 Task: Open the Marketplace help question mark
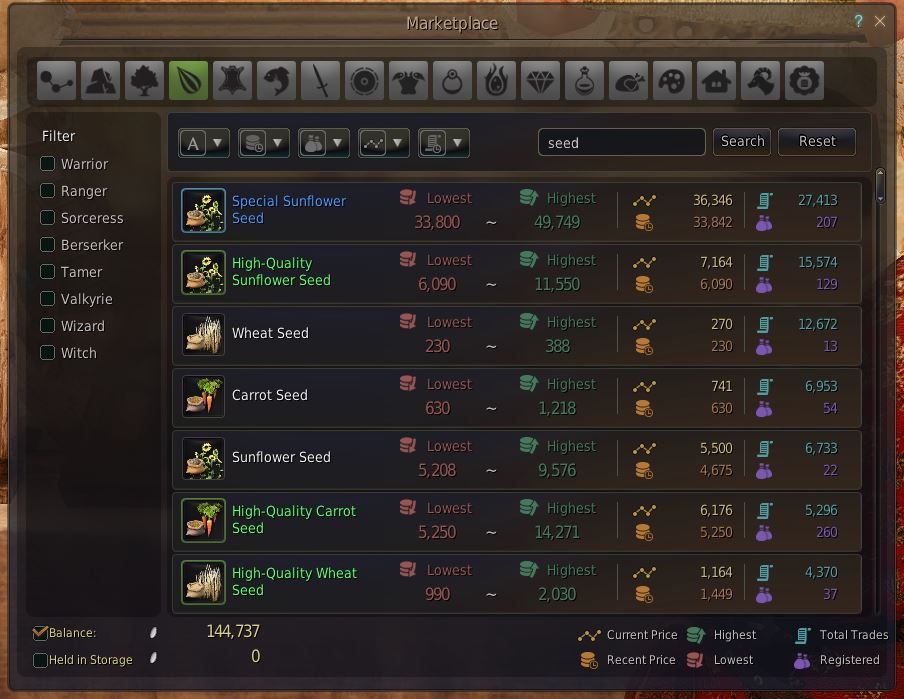point(858,21)
